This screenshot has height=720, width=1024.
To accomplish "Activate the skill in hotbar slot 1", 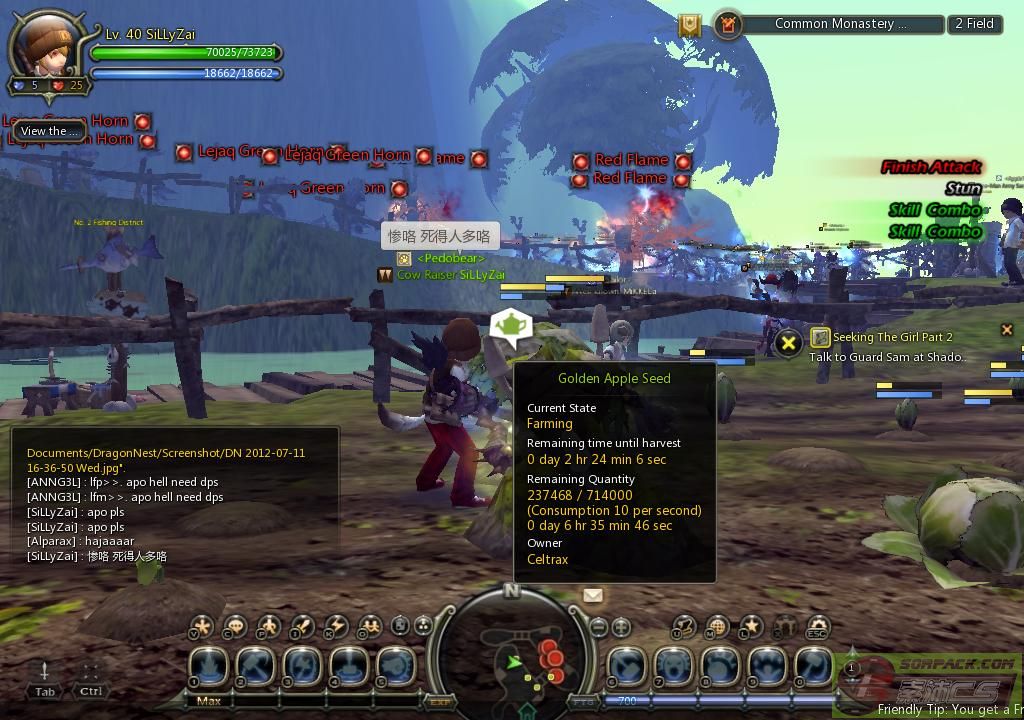I will click(209, 666).
